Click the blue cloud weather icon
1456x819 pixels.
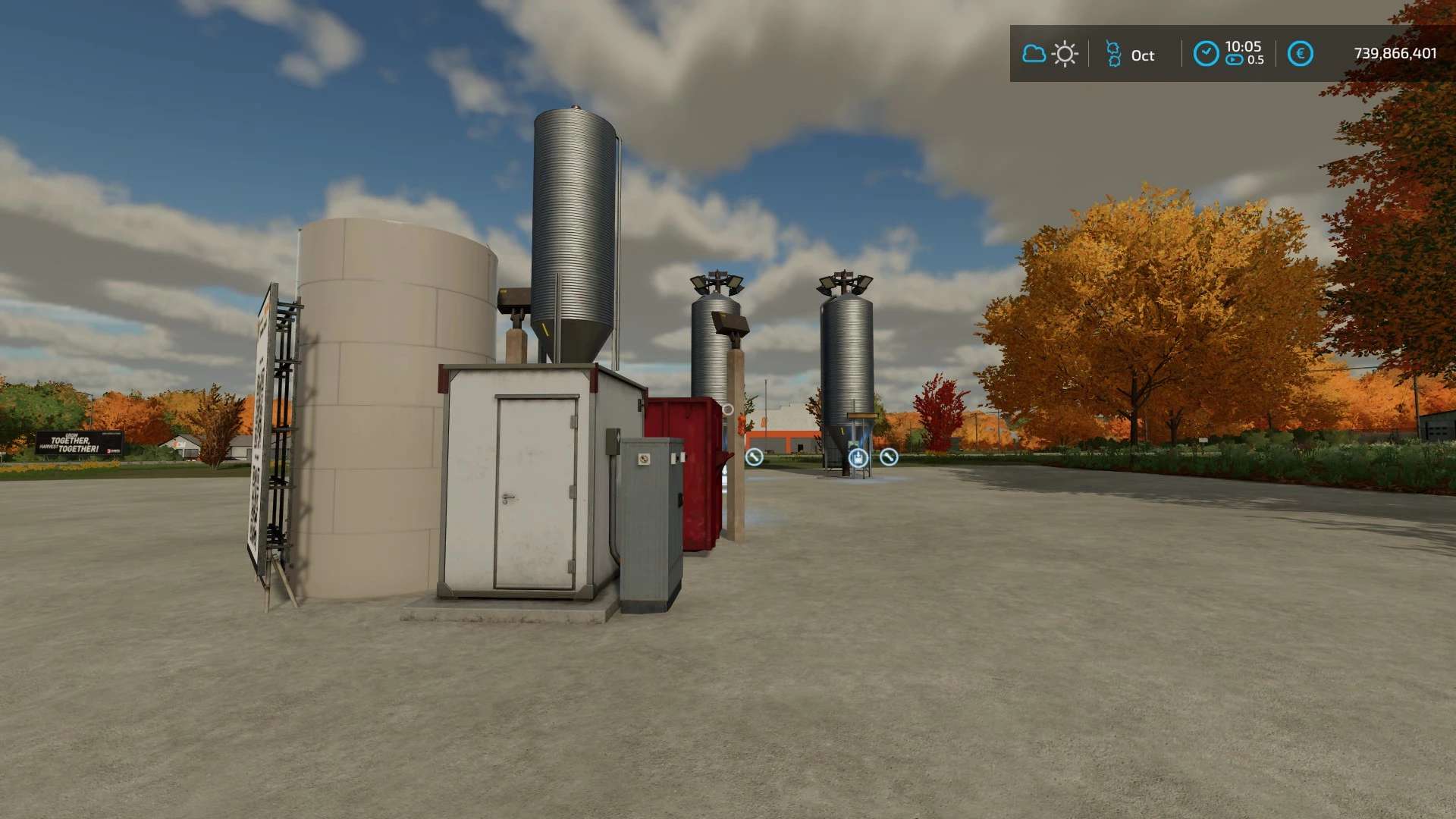click(x=1034, y=54)
